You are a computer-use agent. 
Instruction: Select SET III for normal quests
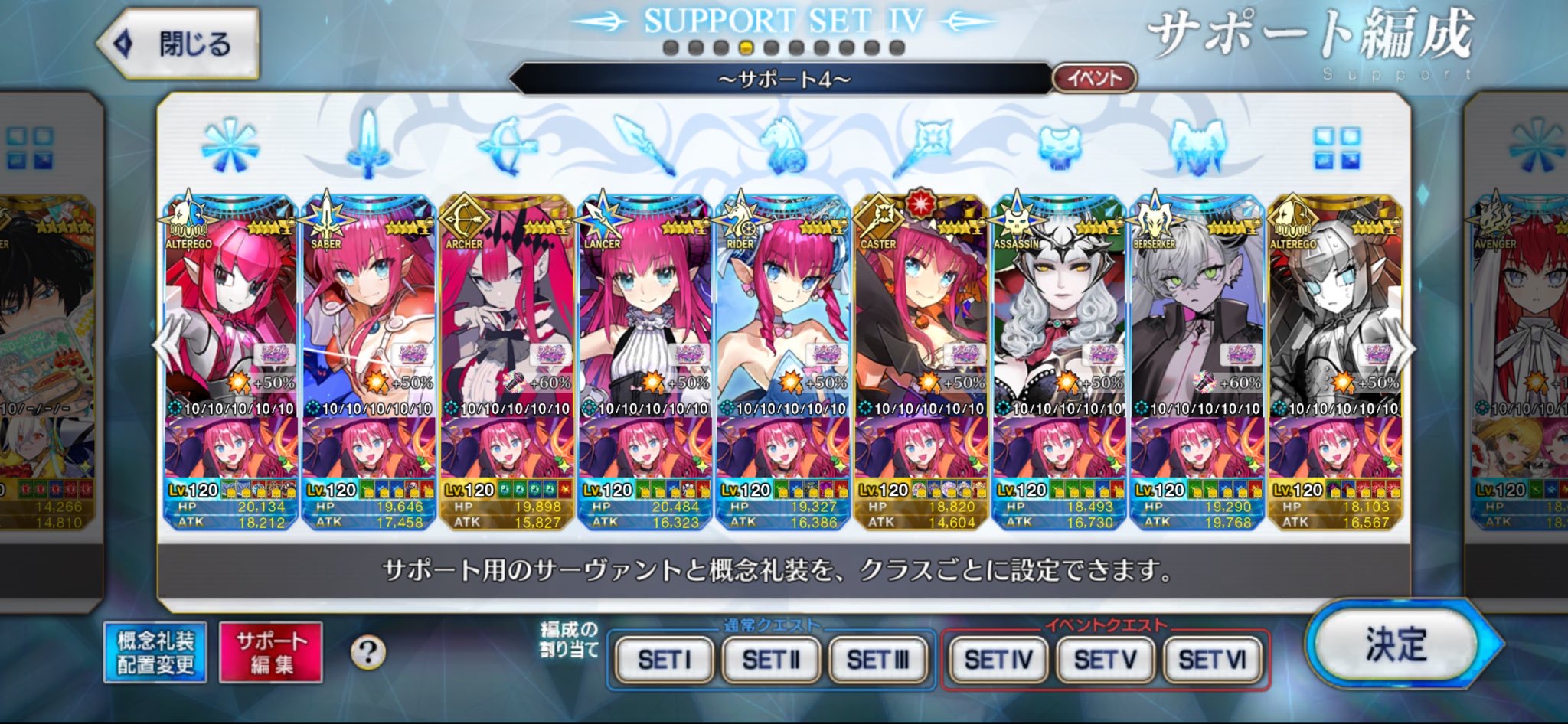877,659
